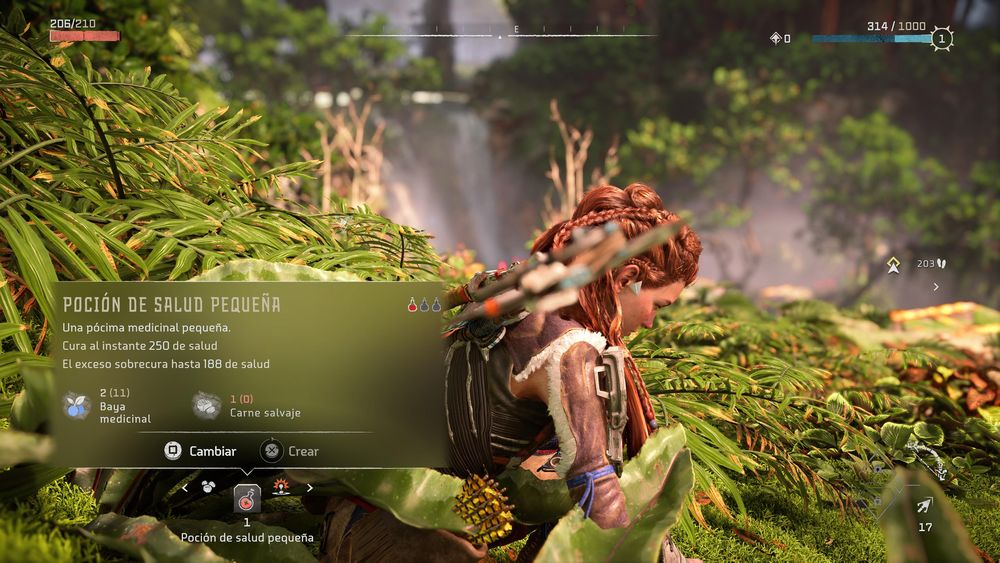Viewport: 1000px width, 563px height.
Task: Click the left arrow of the tool selector
Action: (x=184, y=488)
